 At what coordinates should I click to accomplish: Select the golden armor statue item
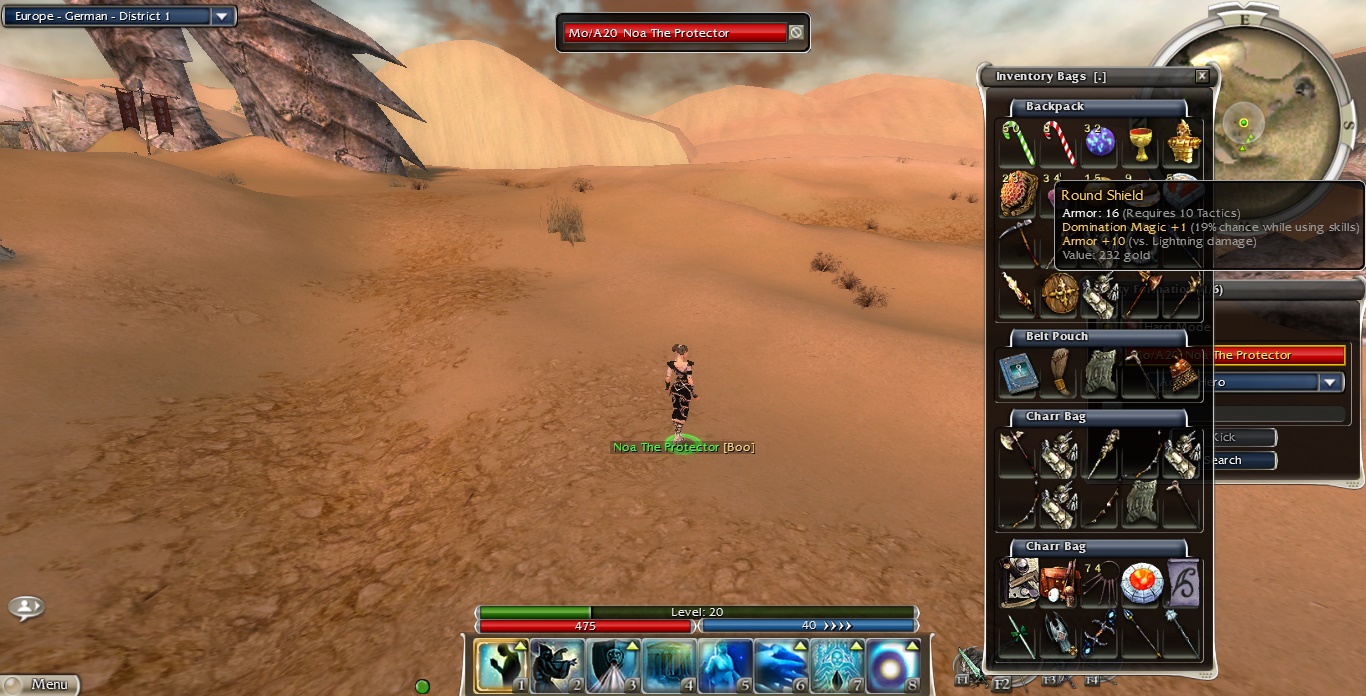pos(1183,142)
